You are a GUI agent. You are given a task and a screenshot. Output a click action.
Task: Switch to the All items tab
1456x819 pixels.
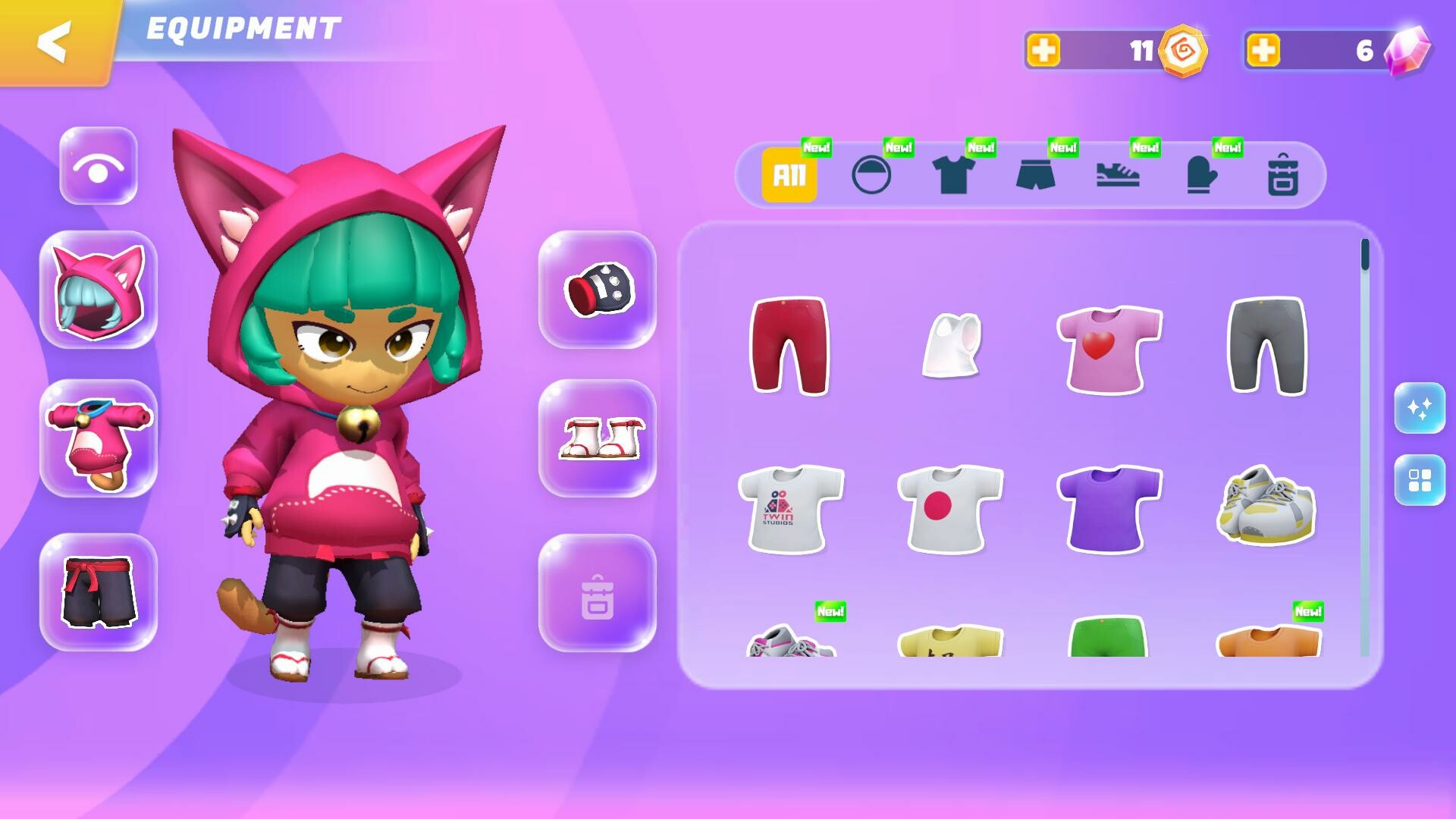(x=789, y=176)
